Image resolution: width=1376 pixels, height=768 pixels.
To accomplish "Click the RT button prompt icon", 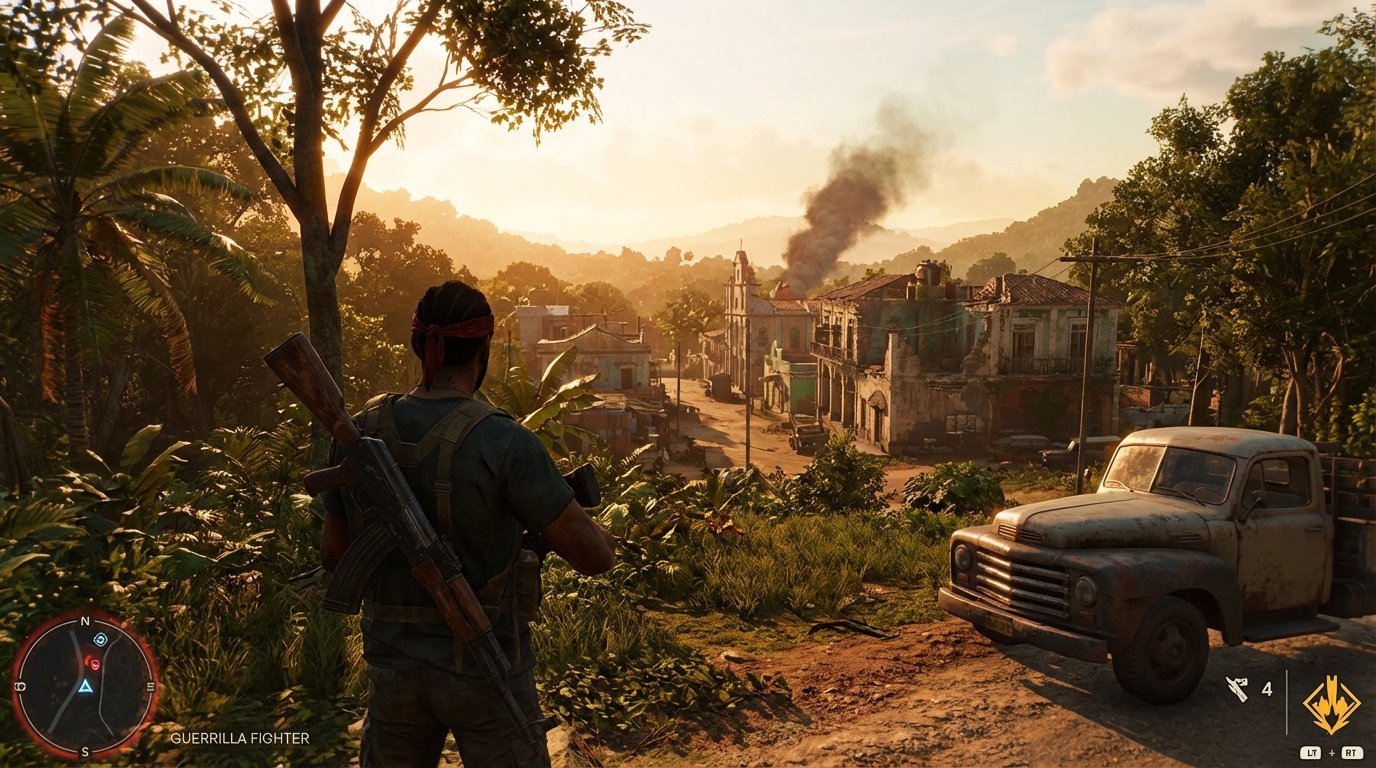I will click(x=1352, y=753).
